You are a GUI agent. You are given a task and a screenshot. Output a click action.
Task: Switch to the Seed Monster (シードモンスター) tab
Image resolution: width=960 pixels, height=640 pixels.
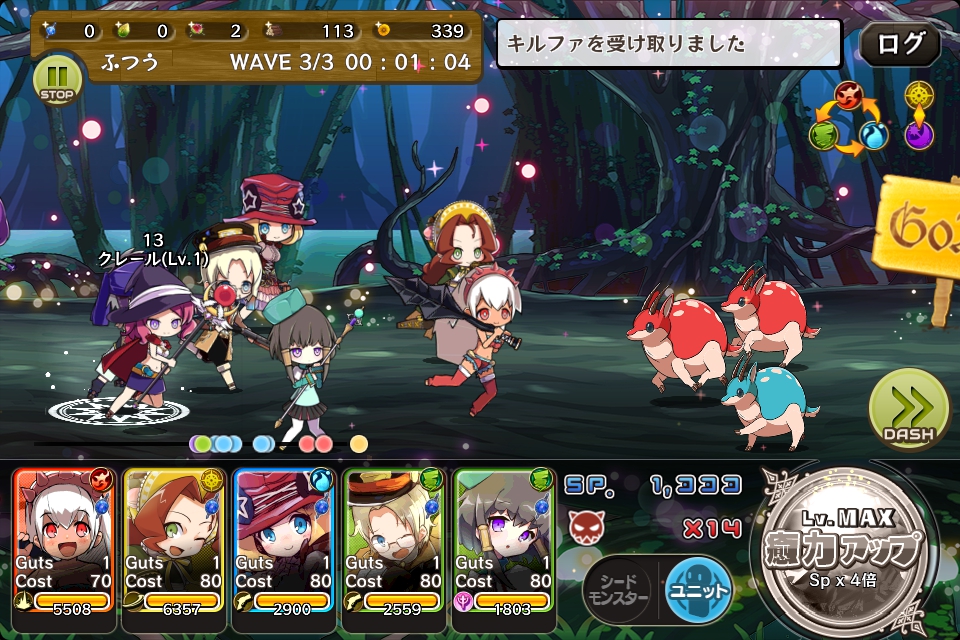[618, 590]
